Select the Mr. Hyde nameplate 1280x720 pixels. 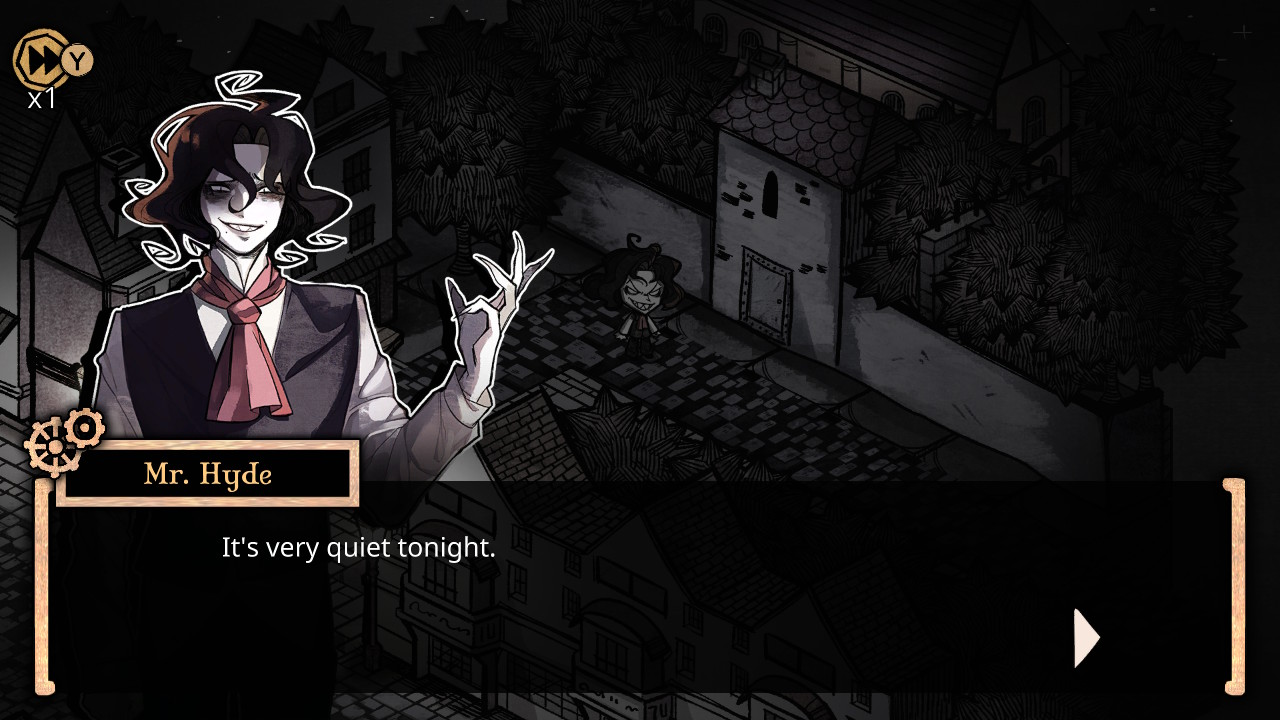(207, 474)
